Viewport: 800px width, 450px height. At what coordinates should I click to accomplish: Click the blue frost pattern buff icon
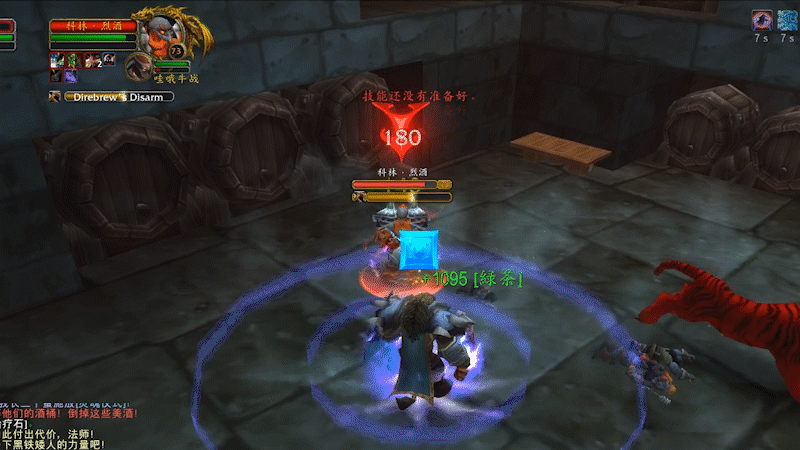click(x=787, y=20)
